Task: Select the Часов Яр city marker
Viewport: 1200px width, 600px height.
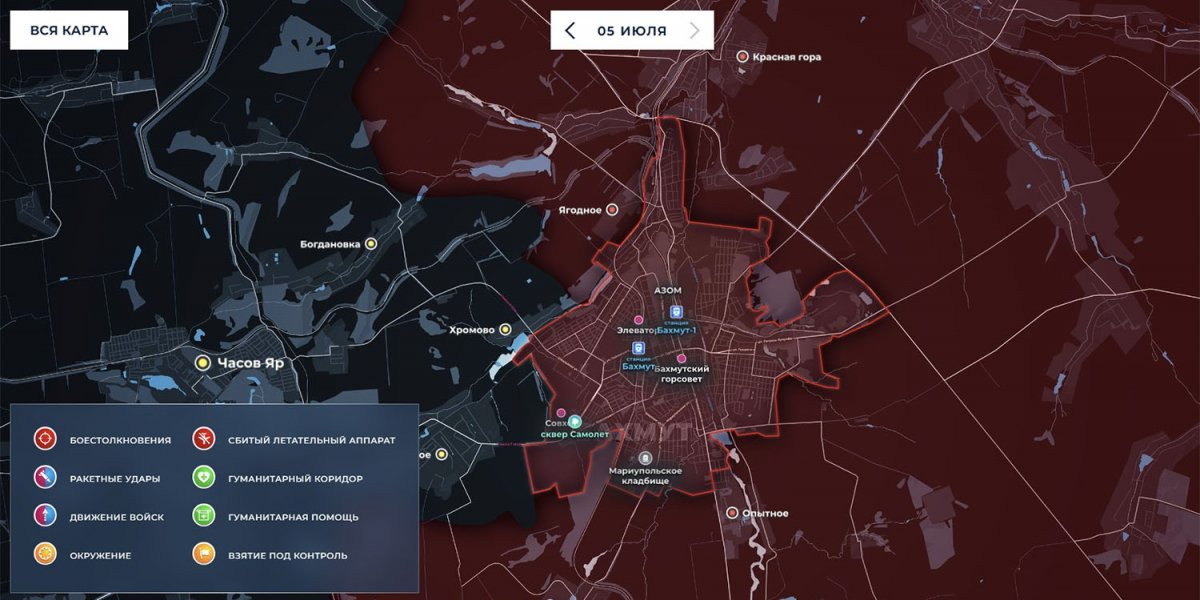Action: pos(203,363)
